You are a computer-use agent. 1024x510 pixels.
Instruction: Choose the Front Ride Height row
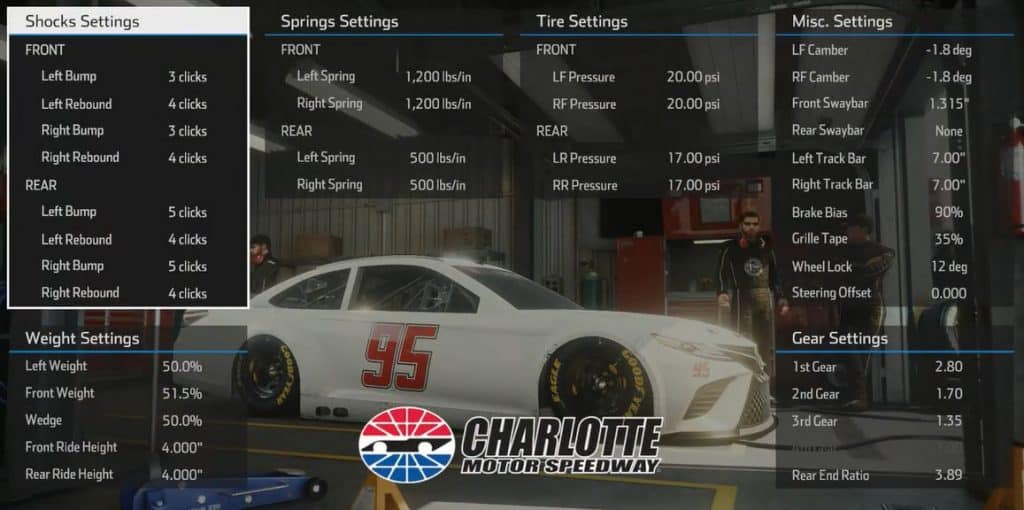click(x=113, y=447)
